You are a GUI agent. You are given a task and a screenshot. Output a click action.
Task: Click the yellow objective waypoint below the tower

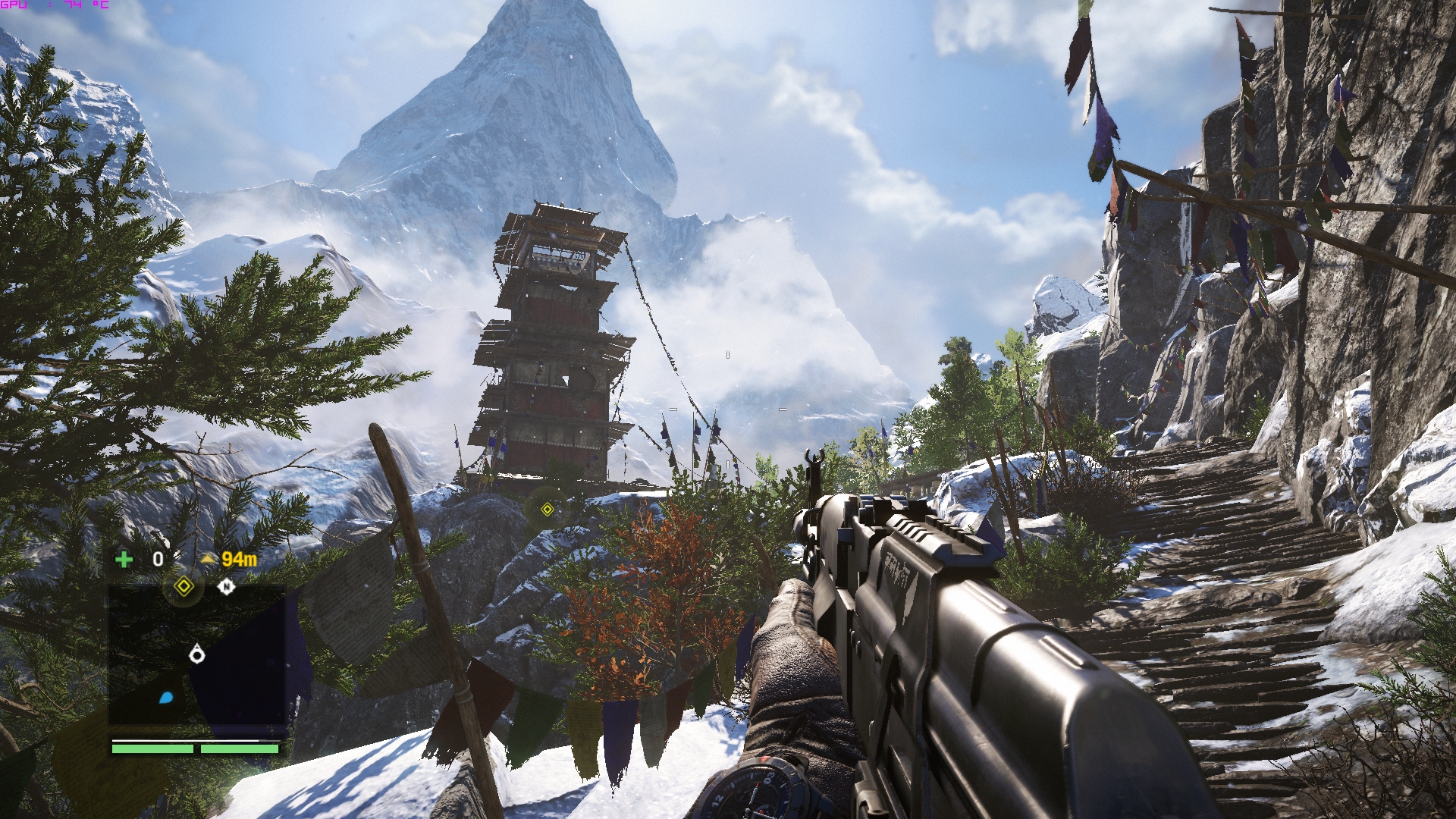pyautogui.click(x=547, y=510)
